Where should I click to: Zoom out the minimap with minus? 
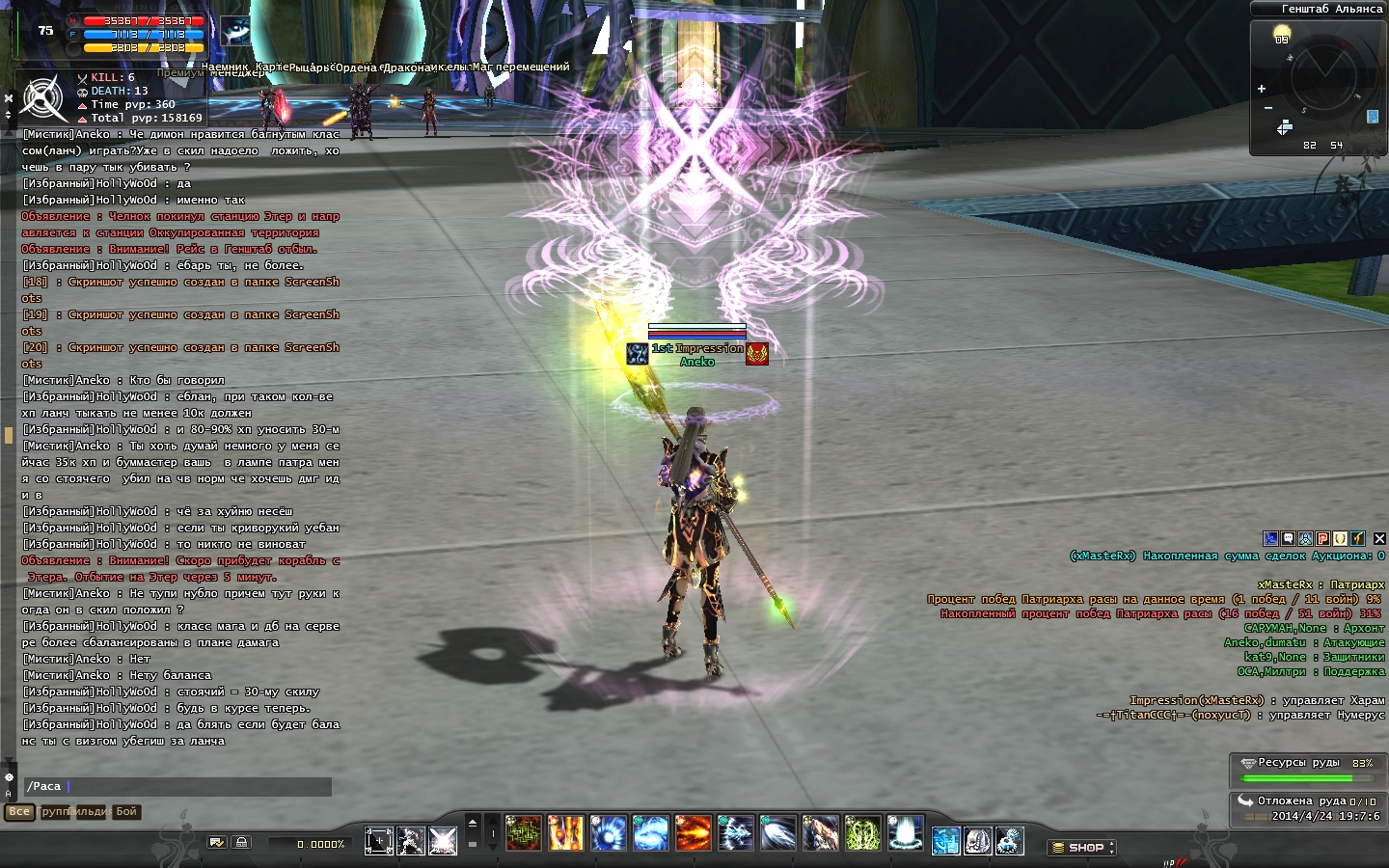click(x=1267, y=108)
